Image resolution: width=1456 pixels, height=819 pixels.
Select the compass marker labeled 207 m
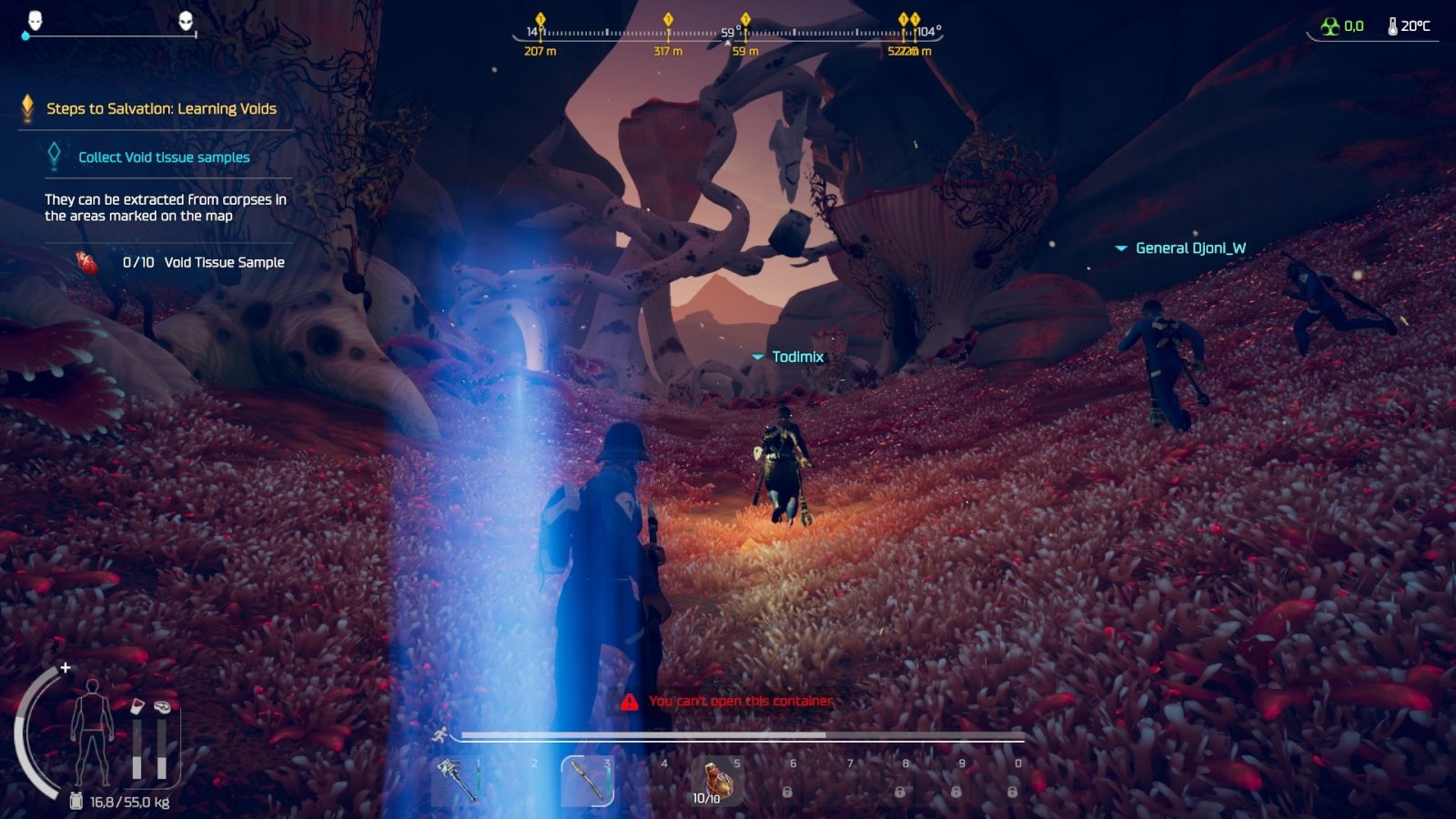[541, 20]
